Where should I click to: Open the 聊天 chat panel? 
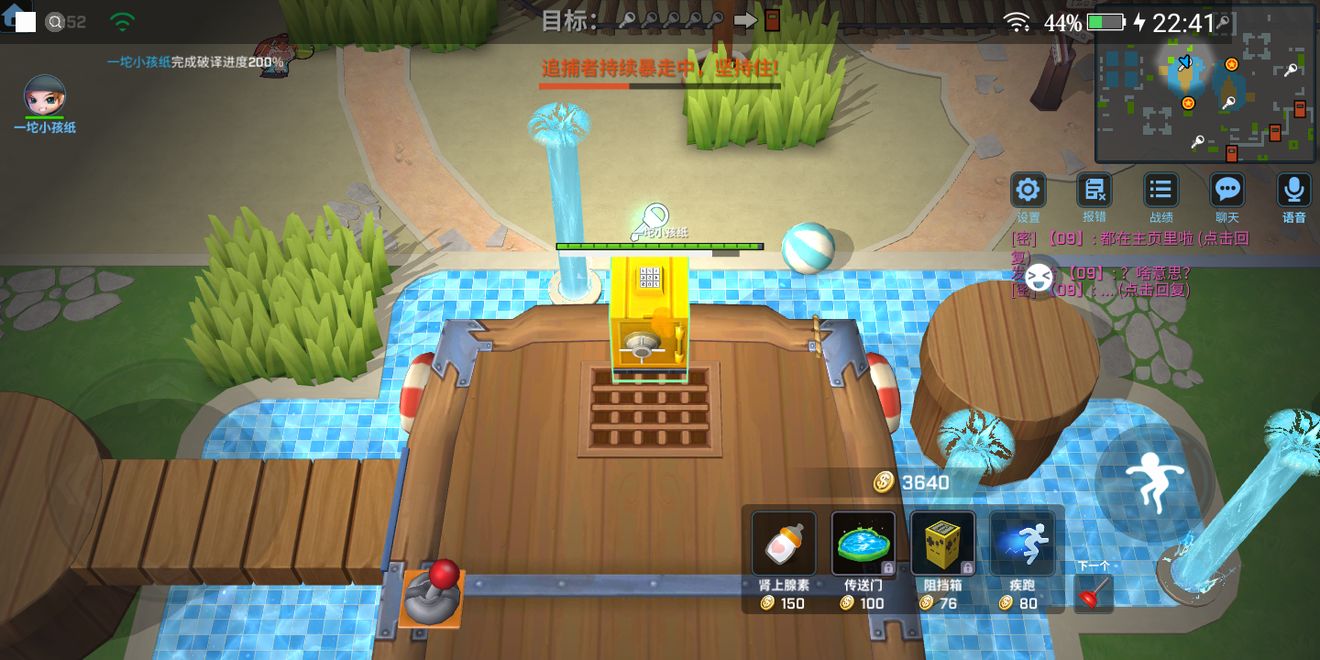point(1227,190)
